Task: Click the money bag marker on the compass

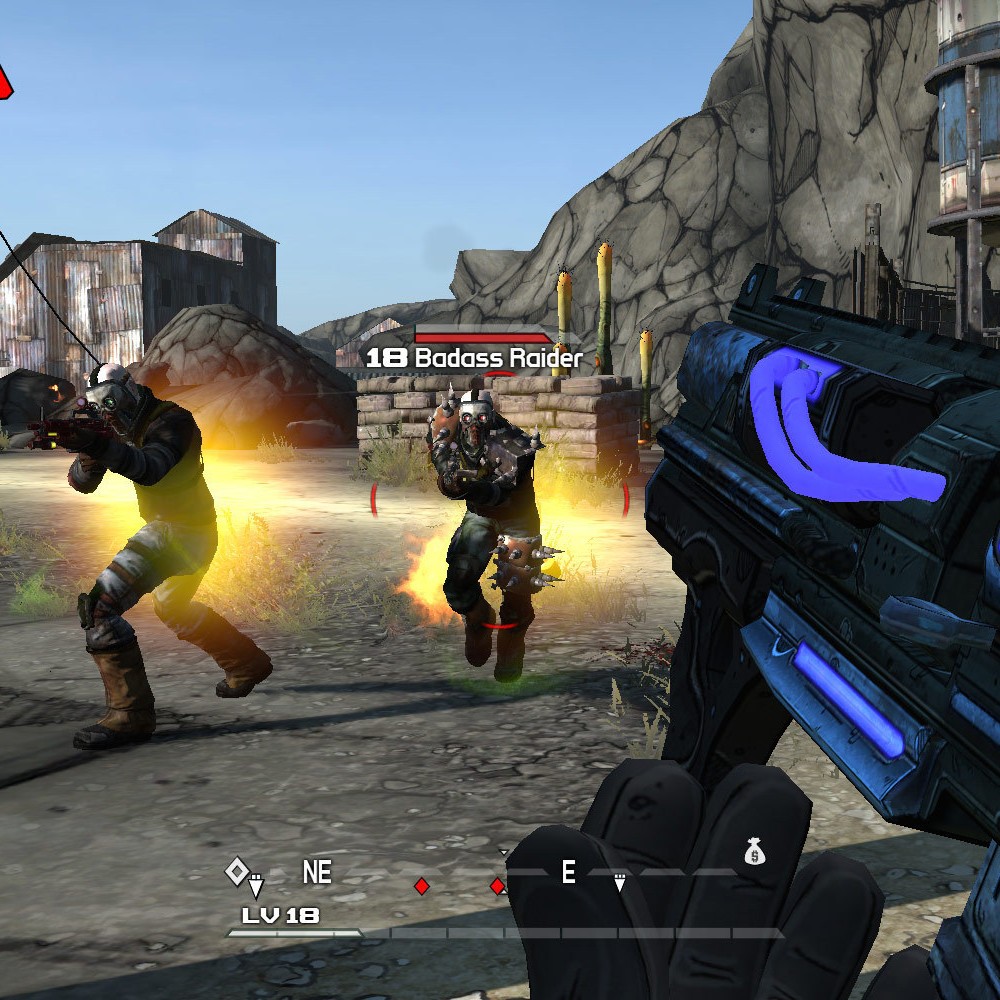Action: [754, 852]
